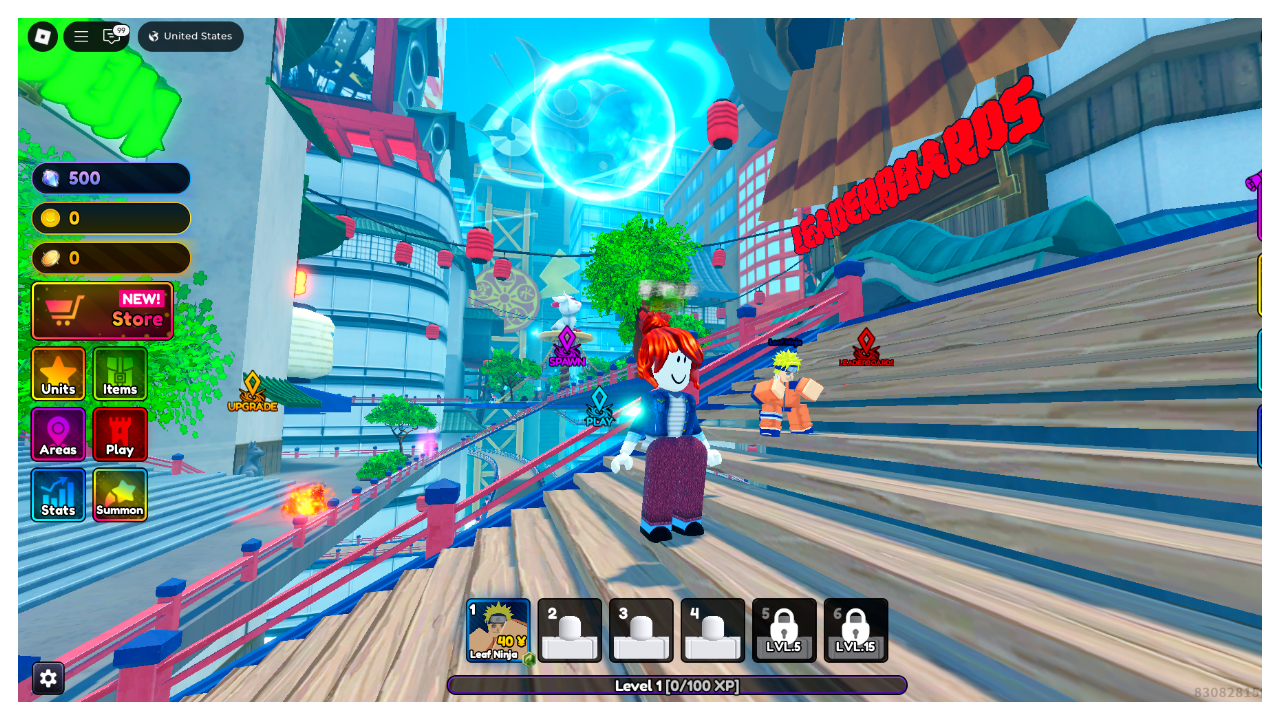Viewport: 1280px width, 720px height.
Task: Click the locked LVL.5 unit slot
Action: click(784, 630)
